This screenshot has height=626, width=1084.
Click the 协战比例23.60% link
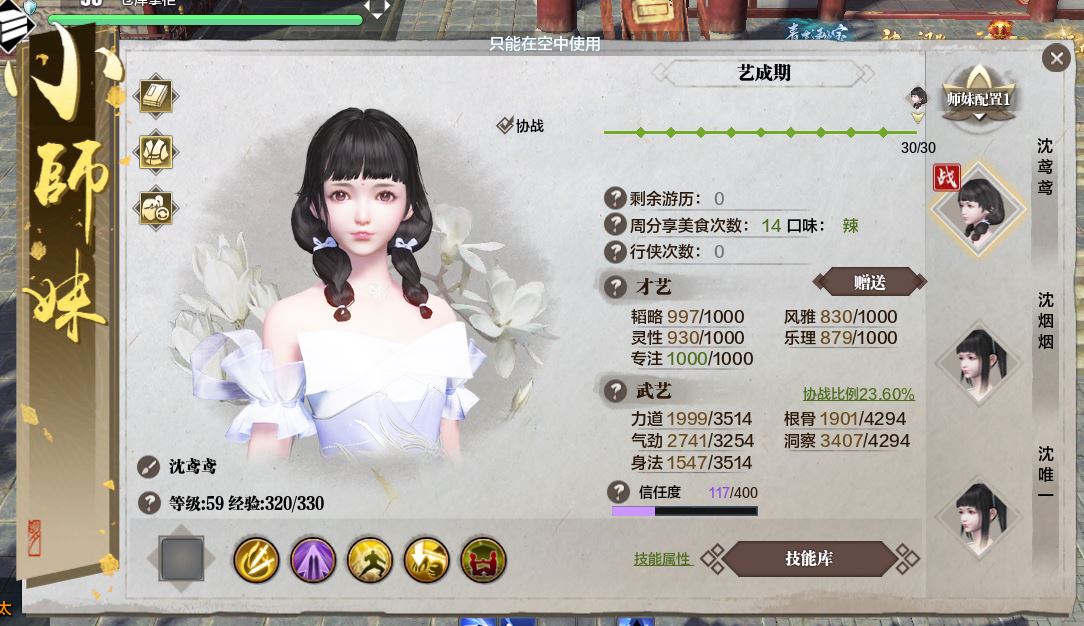(x=858, y=394)
